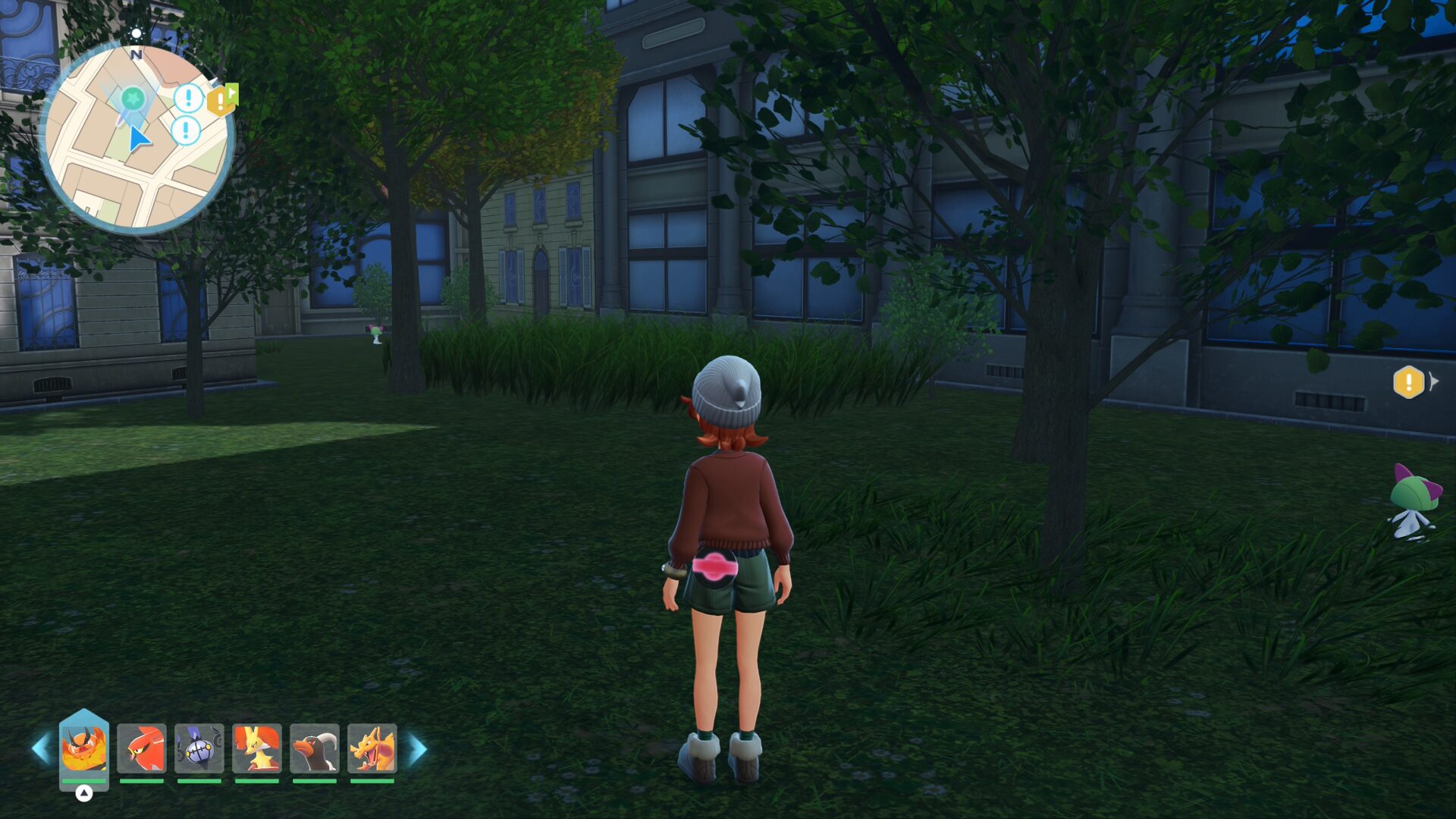Click the left arrow beside the party bar
Viewport: 1456px width, 819px height.
40,749
